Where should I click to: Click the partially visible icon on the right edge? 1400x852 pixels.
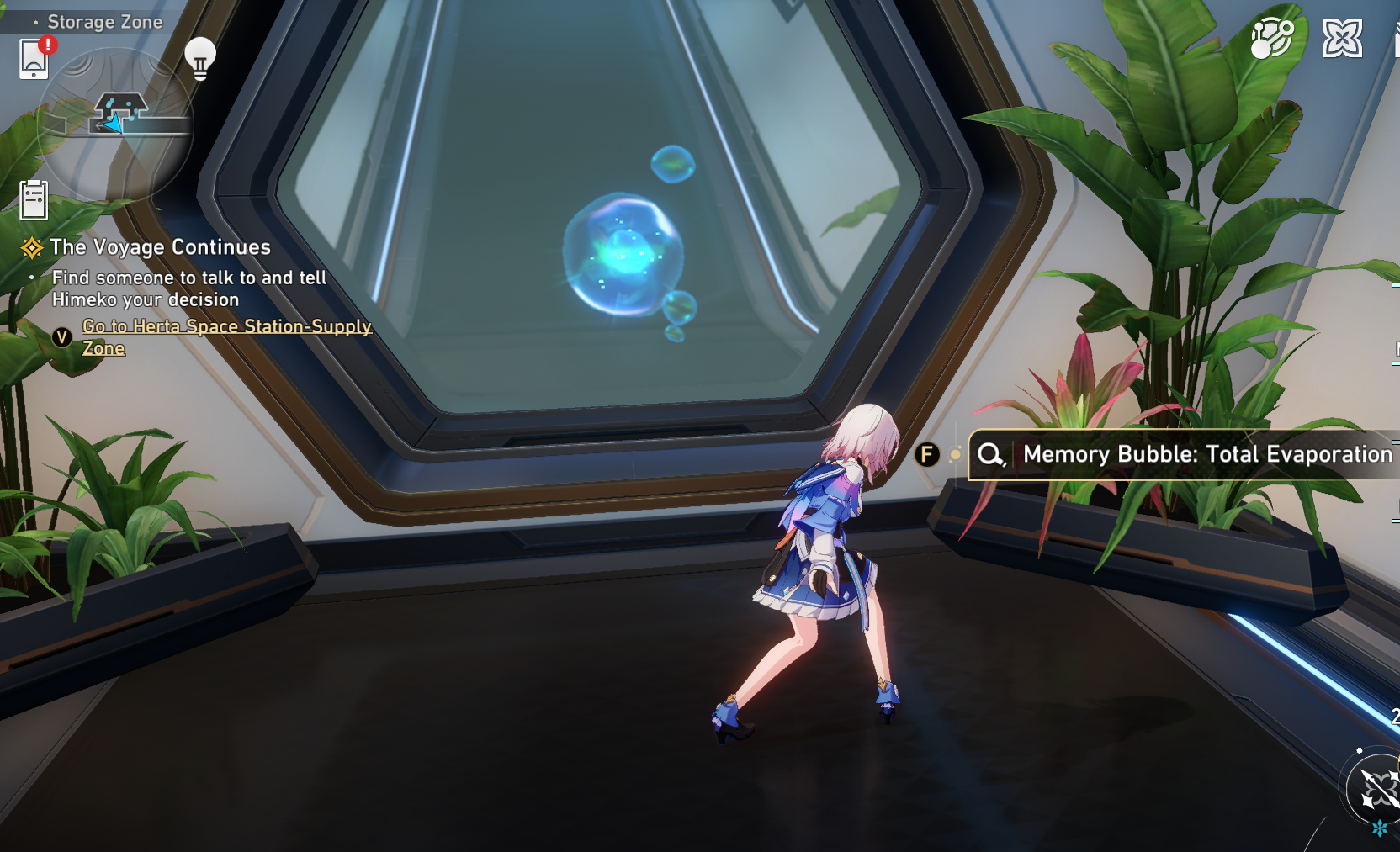(1395, 349)
